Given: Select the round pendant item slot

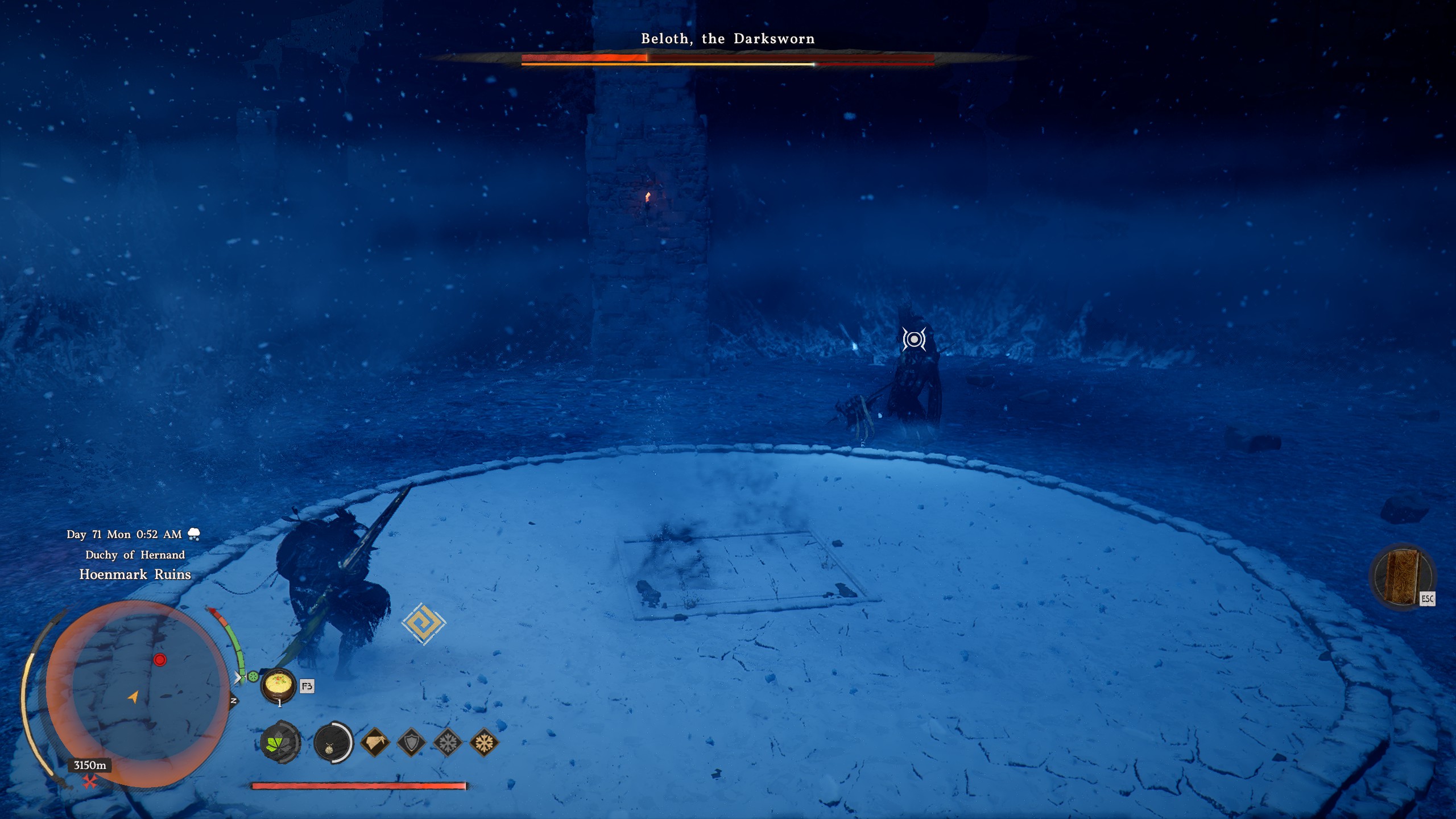Looking at the screenshot, I should pyautogui.click(x=333, y=742).
